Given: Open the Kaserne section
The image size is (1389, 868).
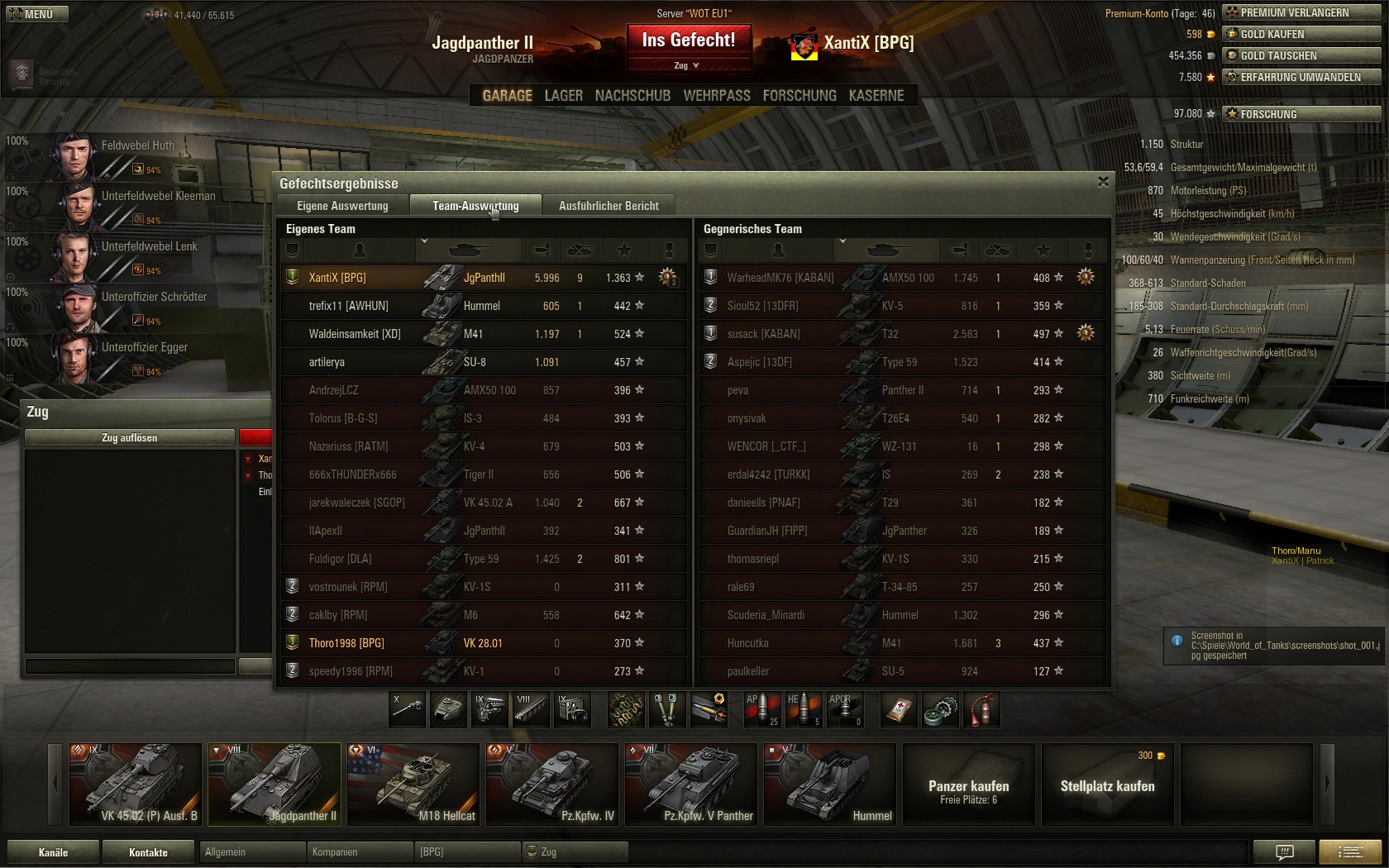Looking at the screenshot, I should pyautogui.click(x=876, y=96).
